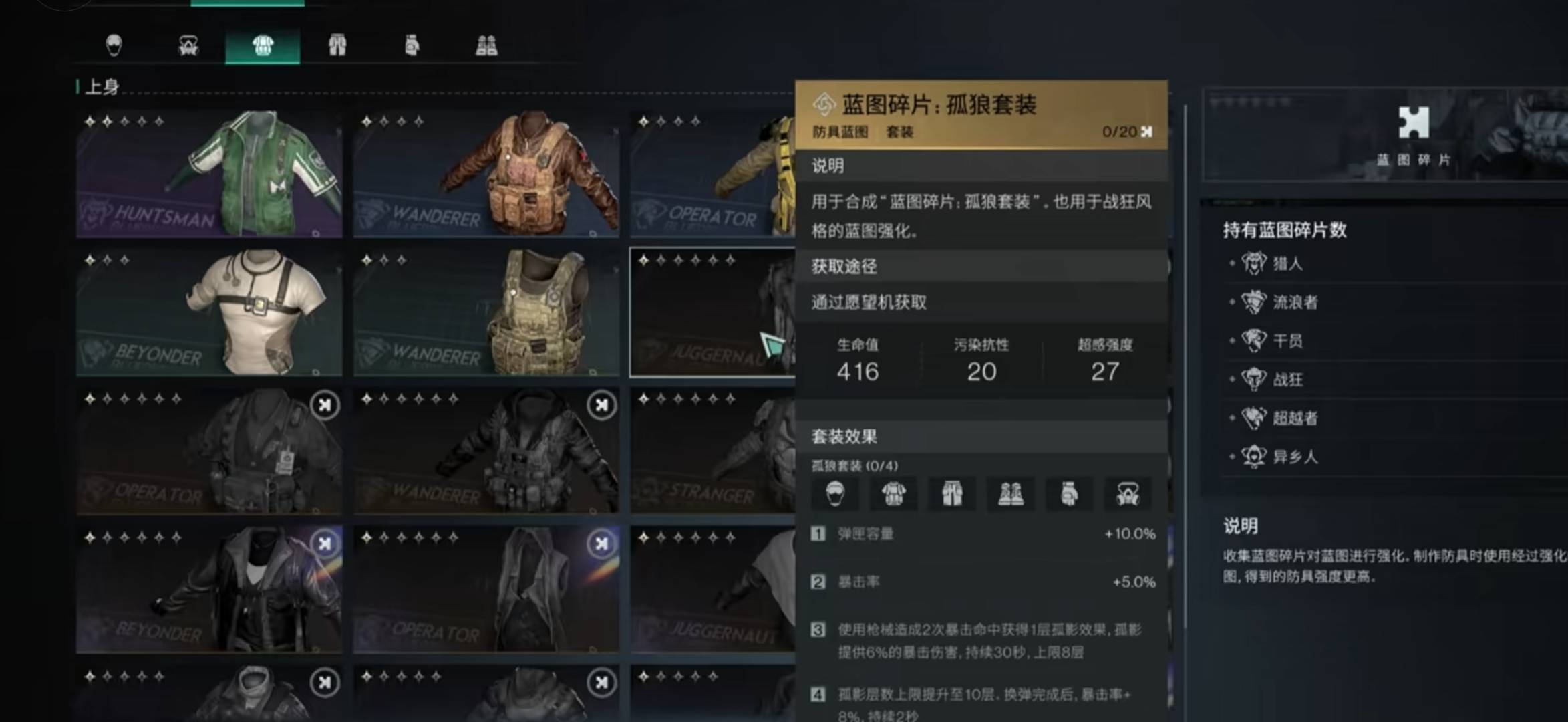This screenshot has width=1568, height=722.
Task: Select the boots icon under 套装效果
Action: pyautogui.click(x=1010, y=493)
